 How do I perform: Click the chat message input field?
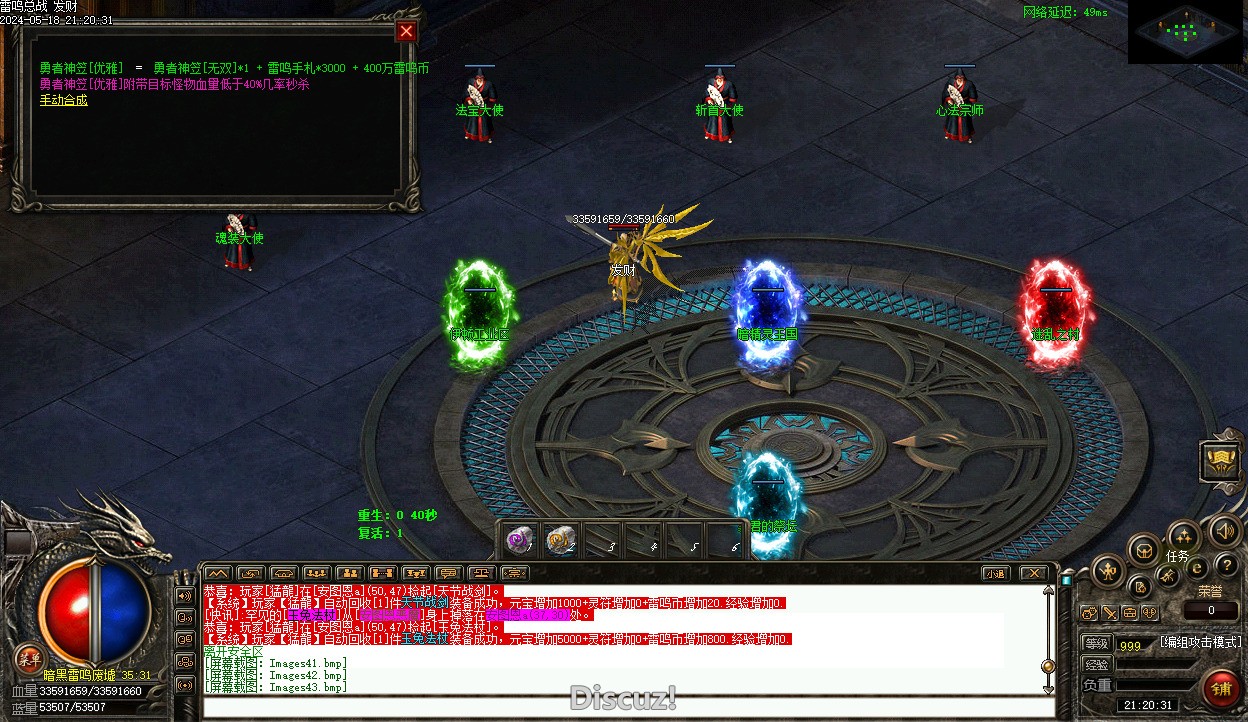coord(628,707)
